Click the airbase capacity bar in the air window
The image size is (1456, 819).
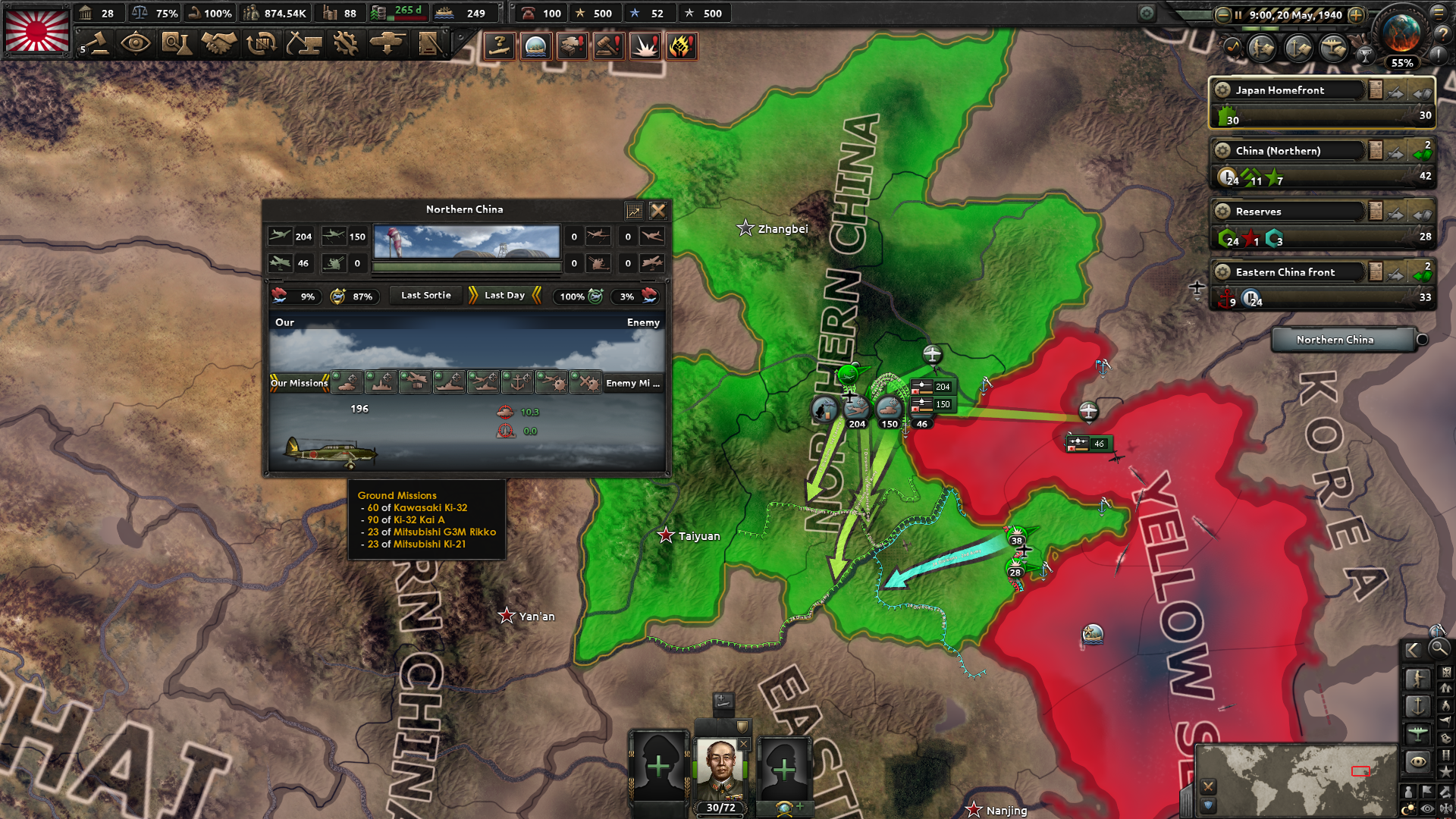point(466,265)
